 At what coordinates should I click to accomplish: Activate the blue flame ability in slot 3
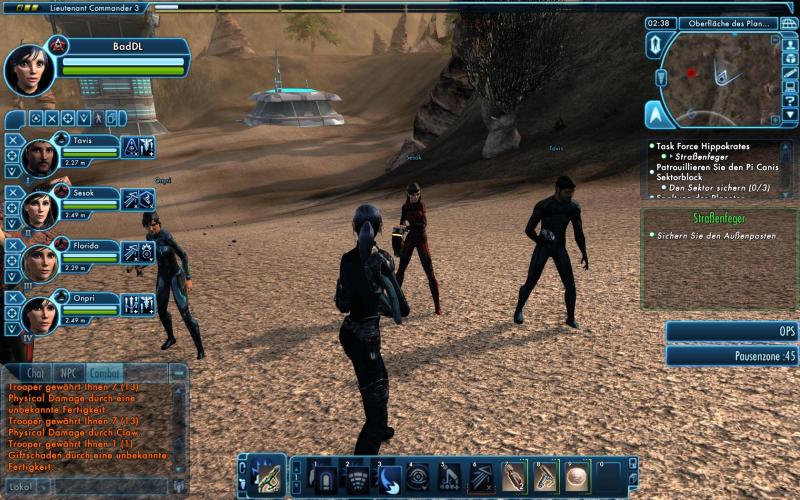390,477
